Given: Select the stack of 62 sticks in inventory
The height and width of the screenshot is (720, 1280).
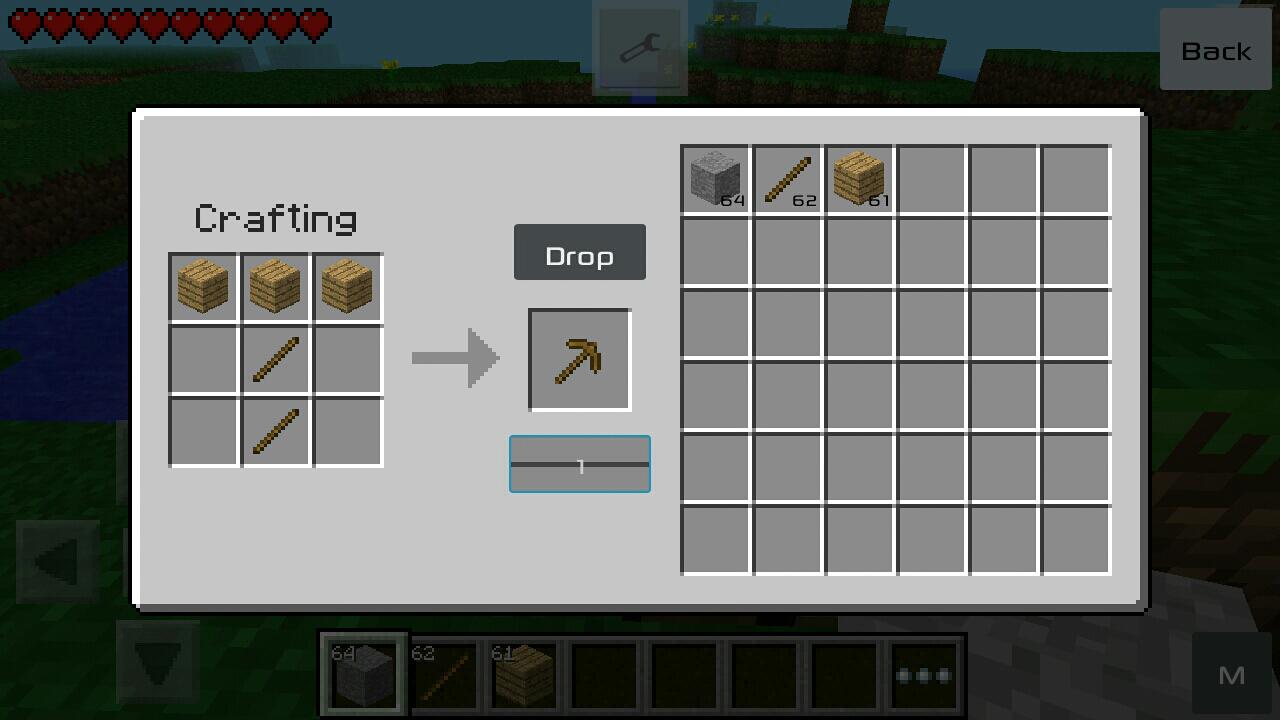Looking at the screenshot, I should point(786,176).
